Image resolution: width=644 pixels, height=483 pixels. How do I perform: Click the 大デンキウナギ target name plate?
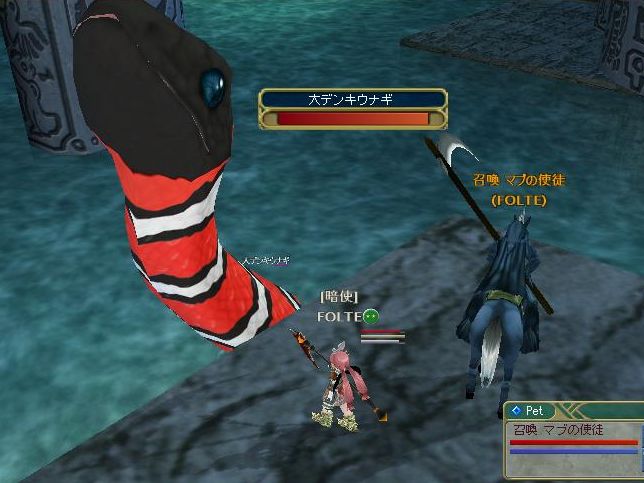[x=353, y=99]
